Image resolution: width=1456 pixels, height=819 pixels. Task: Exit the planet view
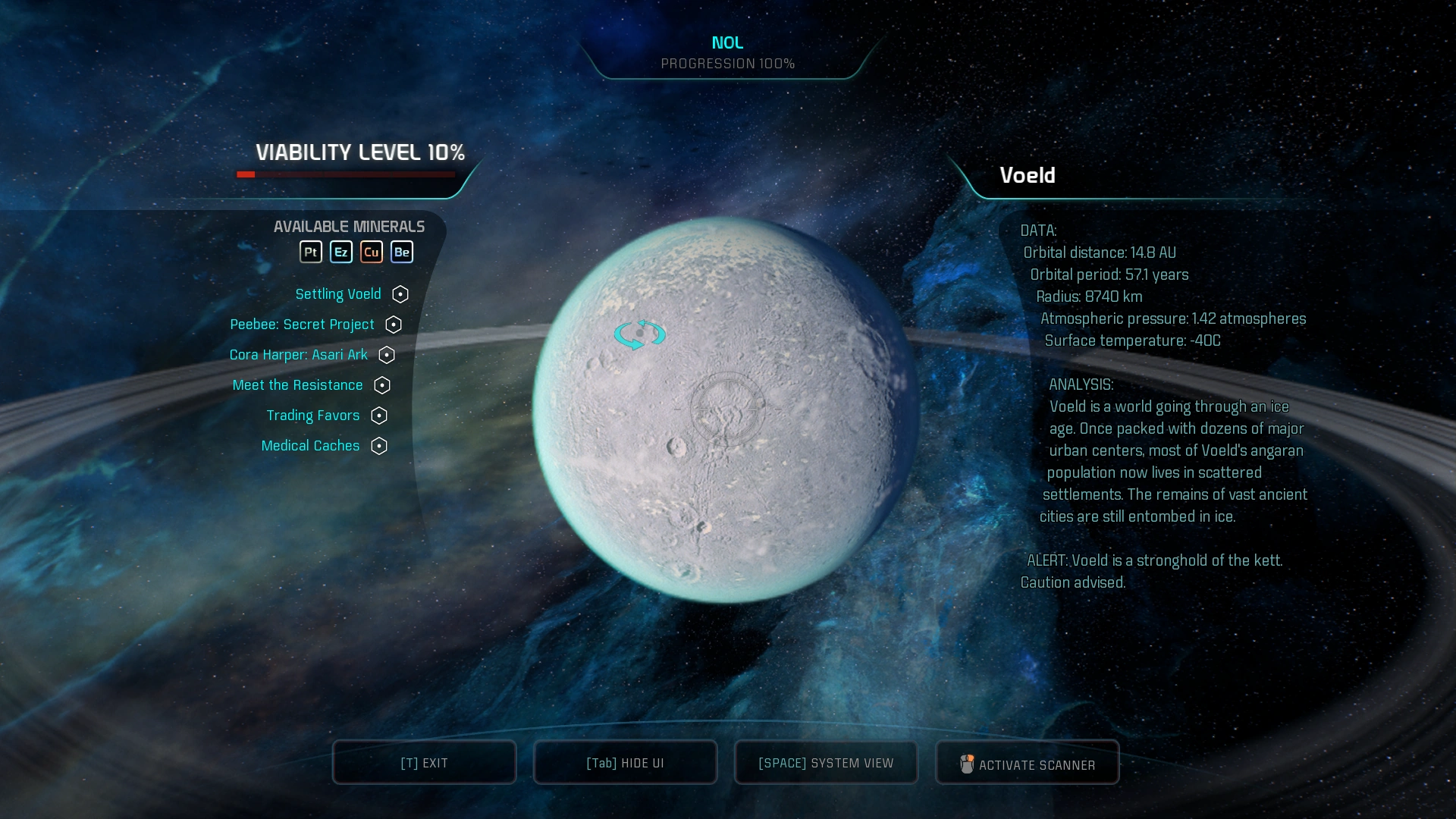click(x=424, y=763)
